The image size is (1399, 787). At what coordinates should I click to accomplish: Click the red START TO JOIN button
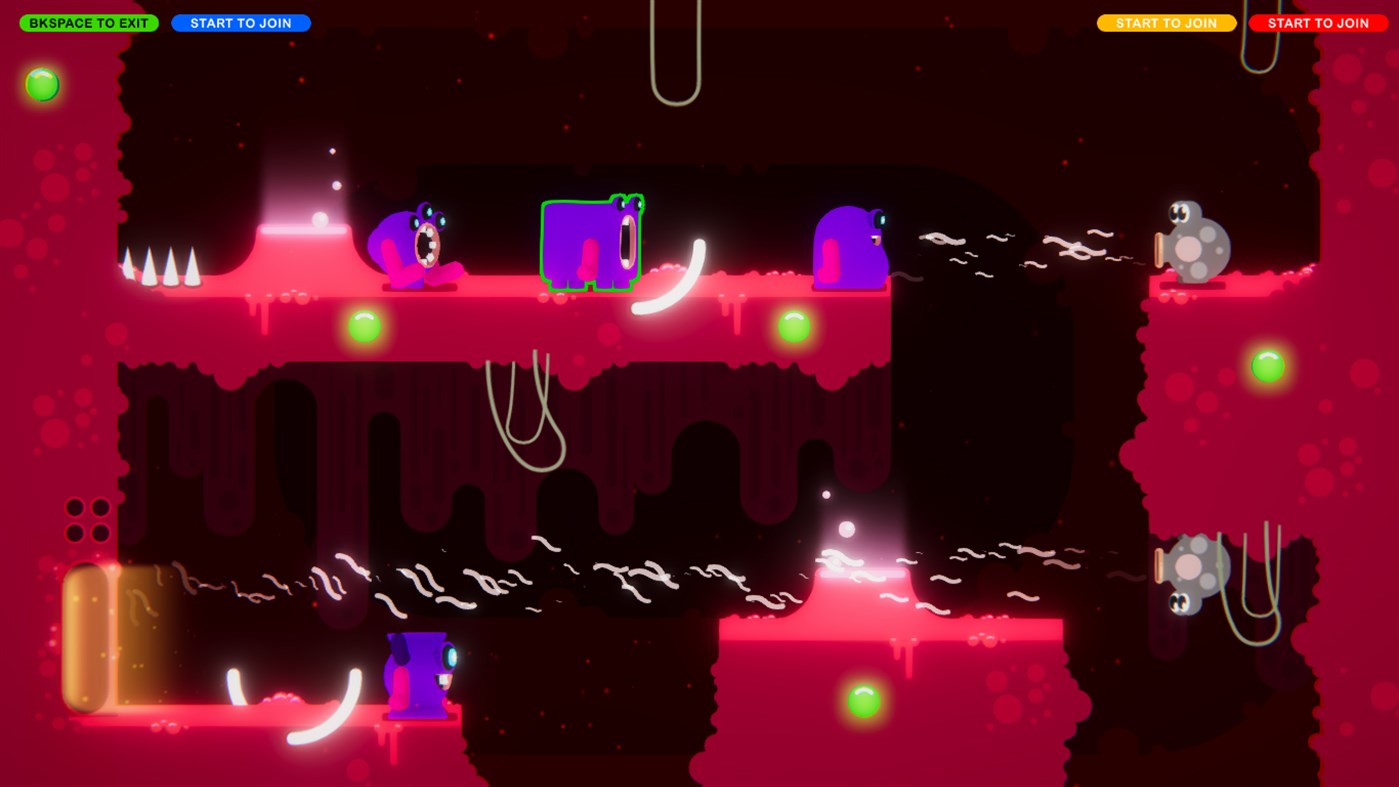click(x=1318, y=21)
